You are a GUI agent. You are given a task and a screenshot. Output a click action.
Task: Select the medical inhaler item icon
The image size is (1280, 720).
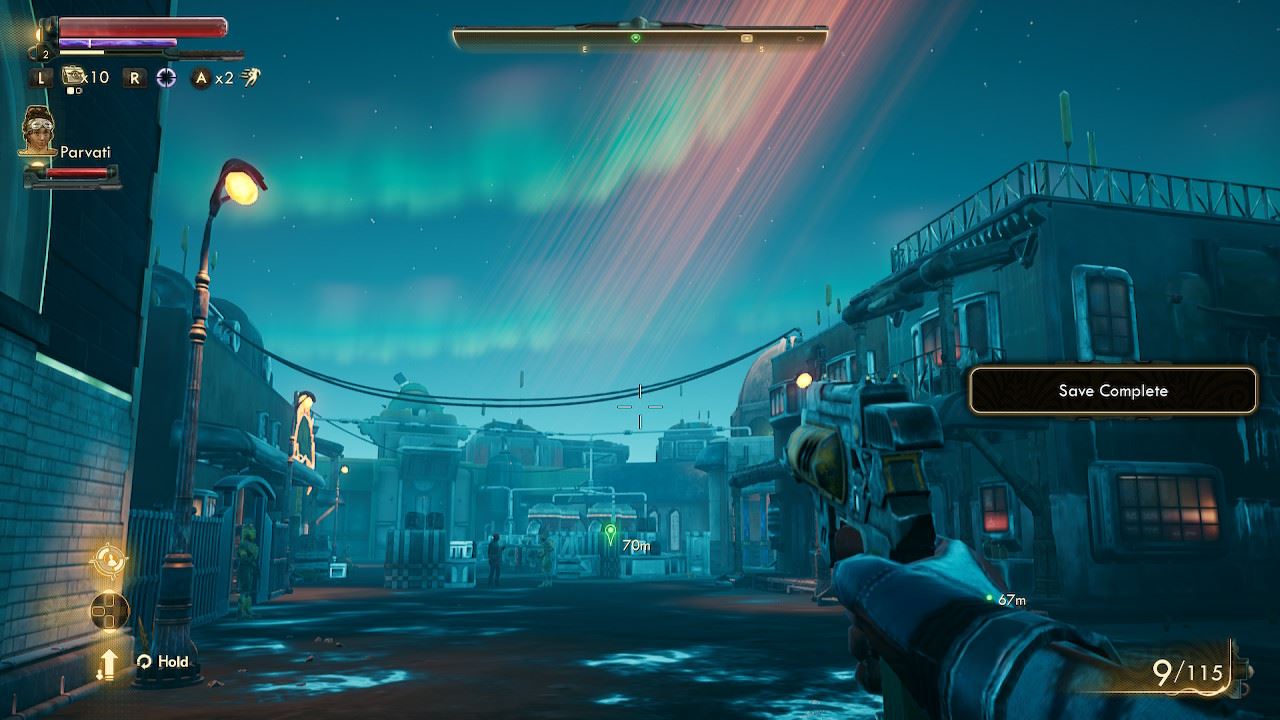pos(72,76)
